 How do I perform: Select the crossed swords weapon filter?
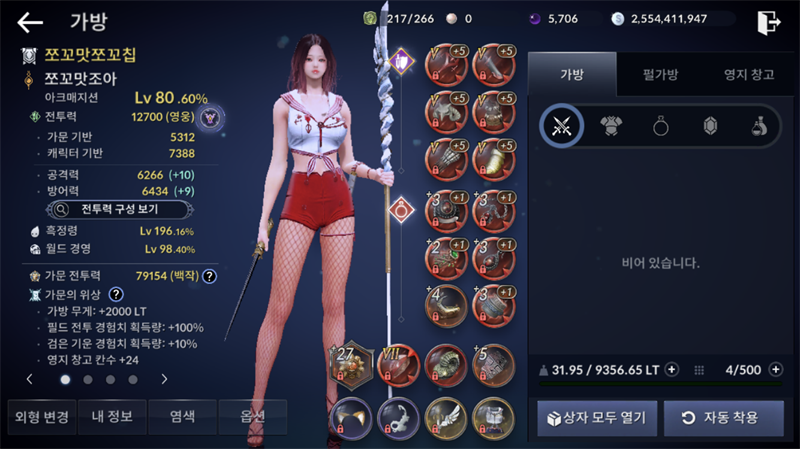click(x=562, y=125)
